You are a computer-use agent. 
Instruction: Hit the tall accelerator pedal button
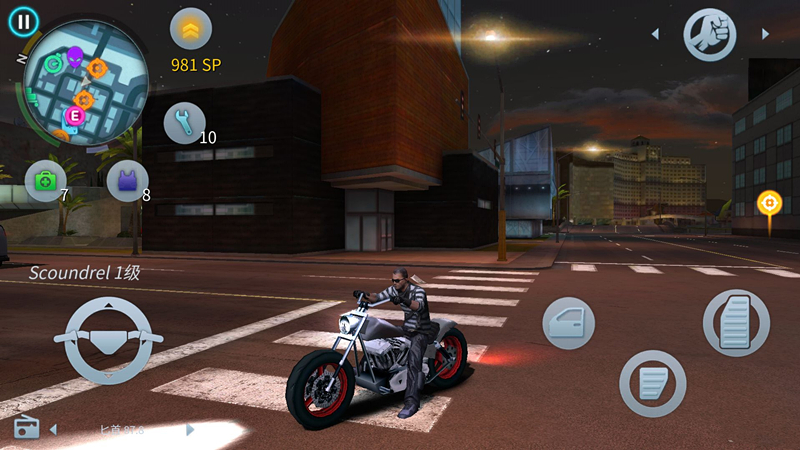coord(736,323)
